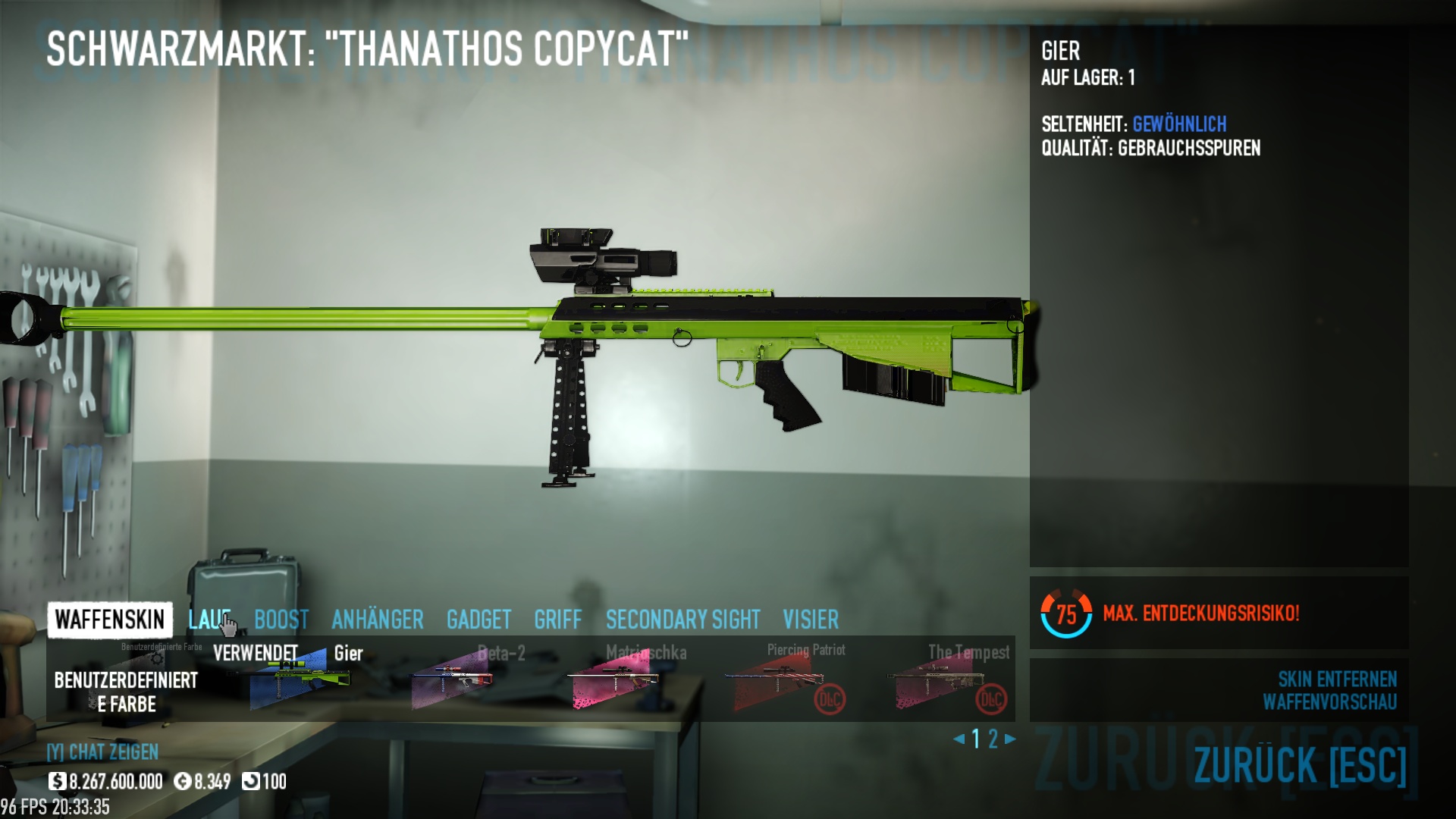This screenshot has height=819, width=1456.
Task: Open the Boost category
Action: point(281,620)
